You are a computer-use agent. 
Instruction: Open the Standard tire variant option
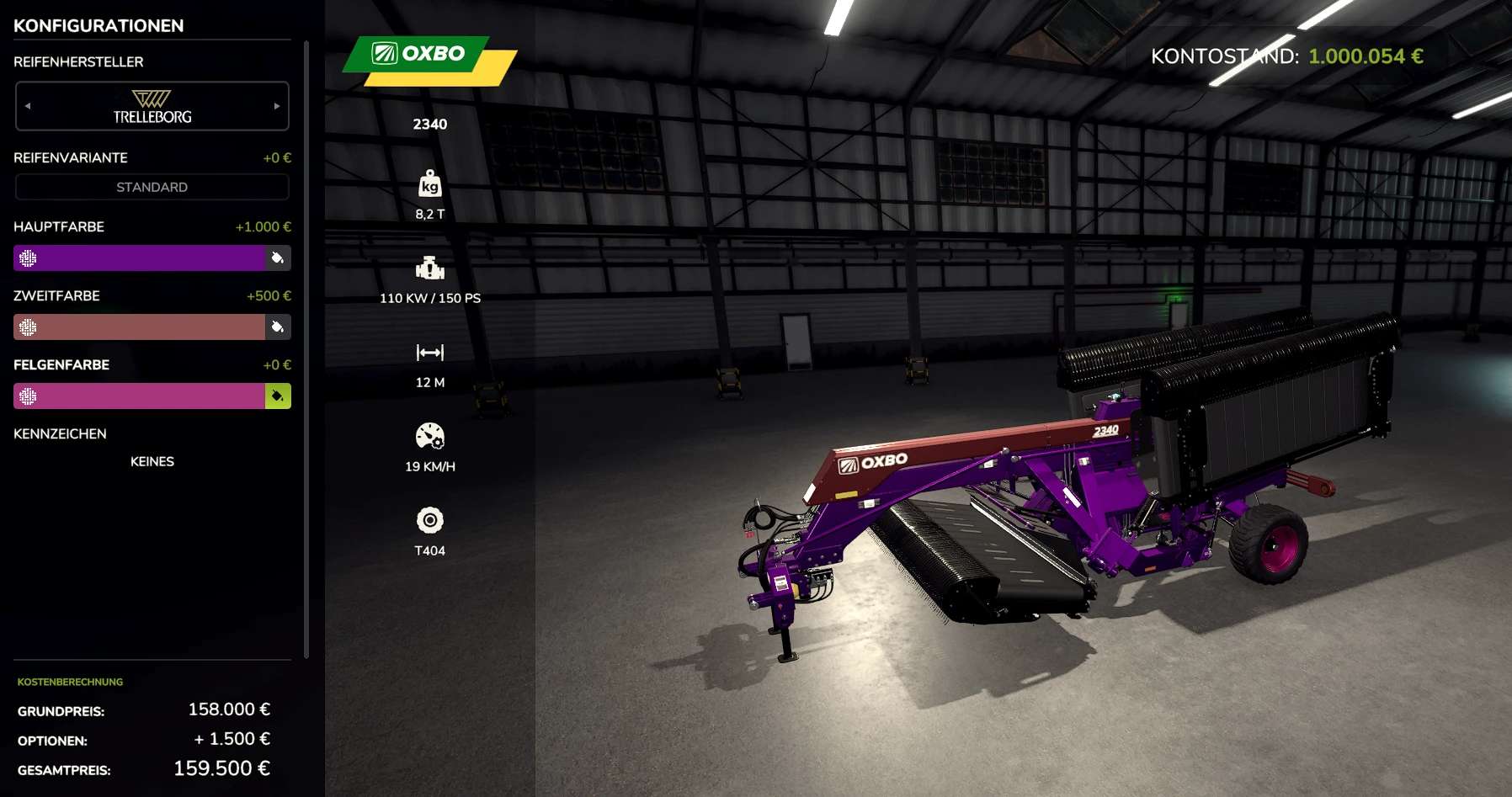point(152,187)
